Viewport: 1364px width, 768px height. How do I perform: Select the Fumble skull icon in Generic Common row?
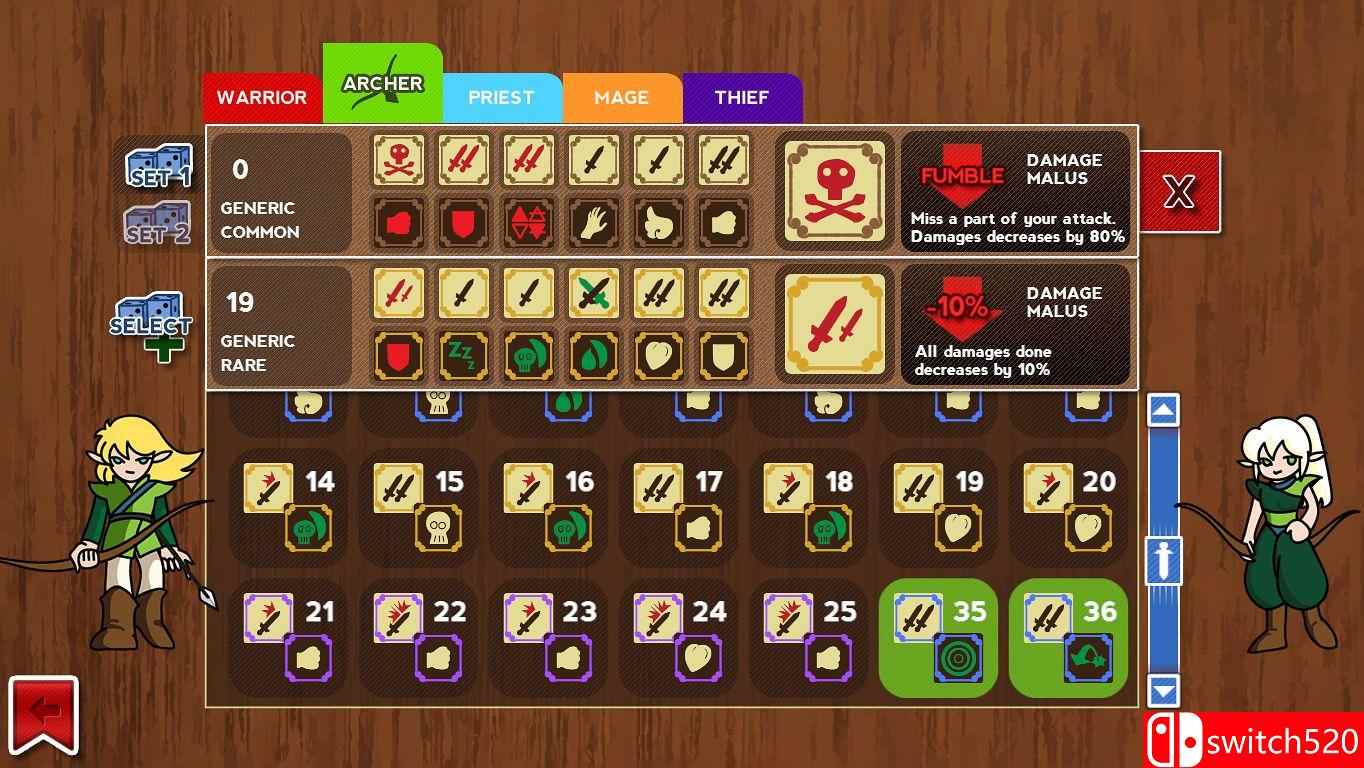tap(398, 161)
